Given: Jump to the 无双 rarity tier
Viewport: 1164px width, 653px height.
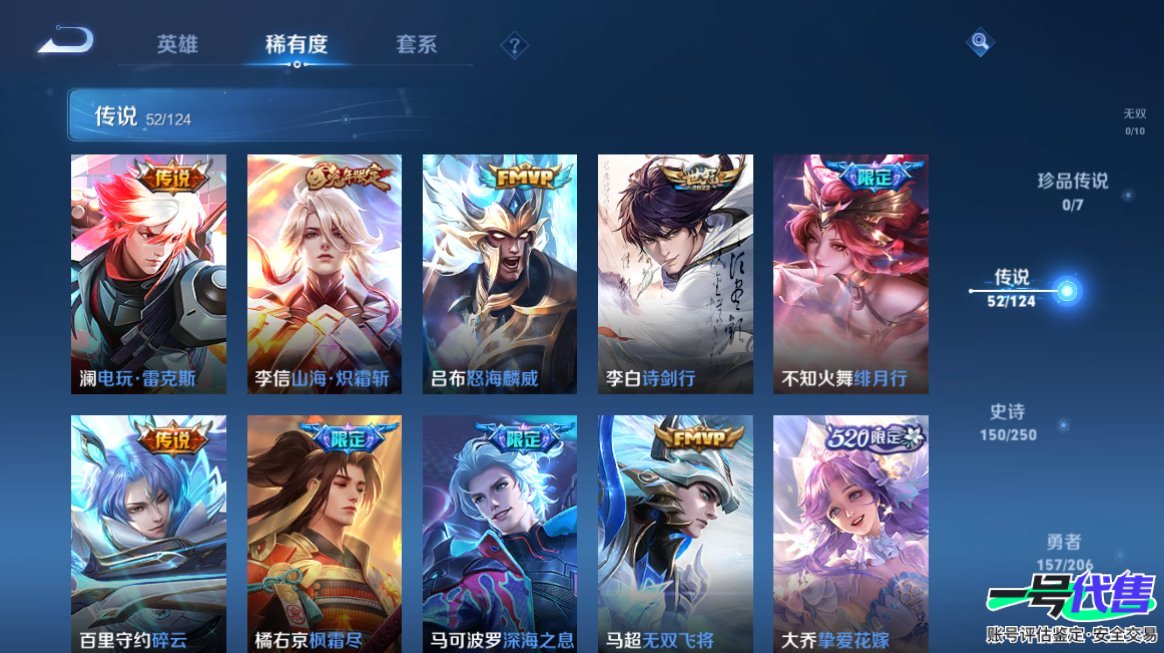Looking at the screenshot, I should pyautogui.click(x=1134, y=121).
